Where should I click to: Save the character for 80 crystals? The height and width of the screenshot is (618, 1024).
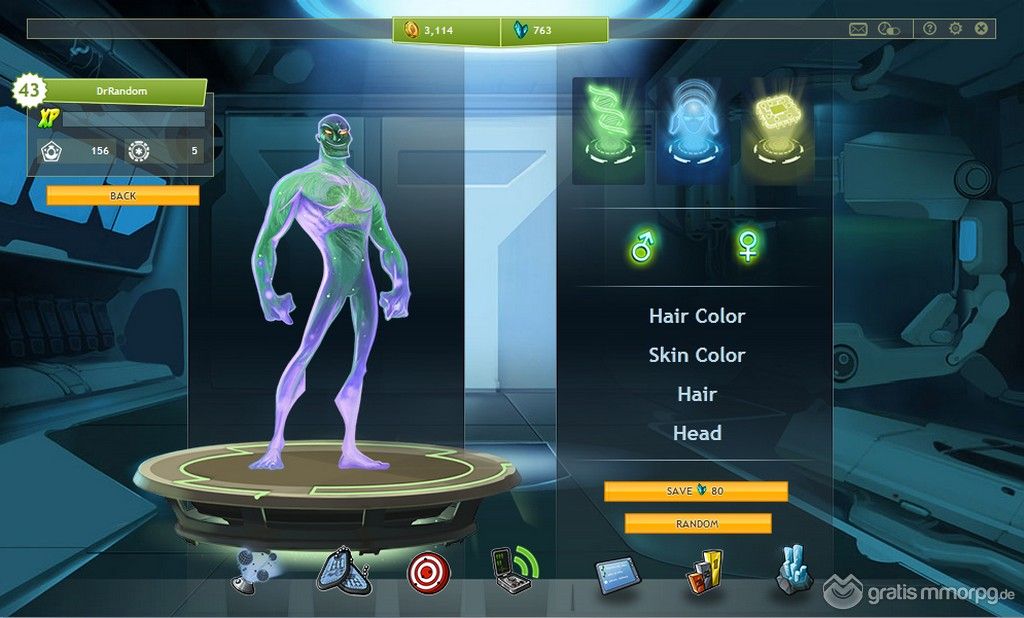coord(695,491)
